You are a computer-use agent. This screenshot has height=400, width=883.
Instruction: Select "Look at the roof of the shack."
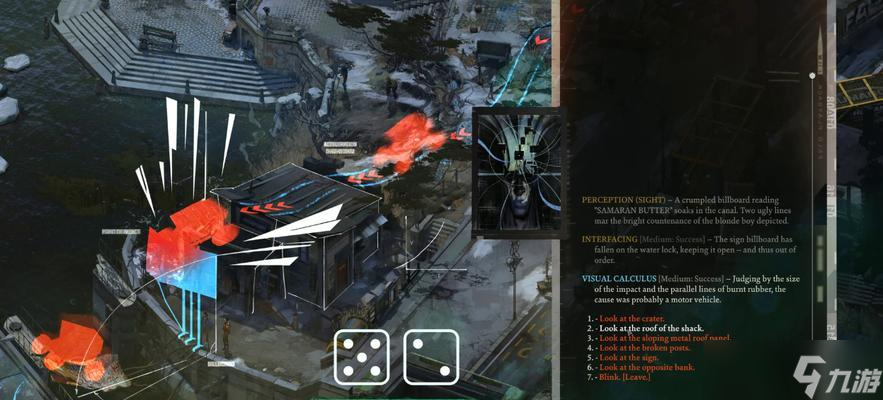pos(651,328)
